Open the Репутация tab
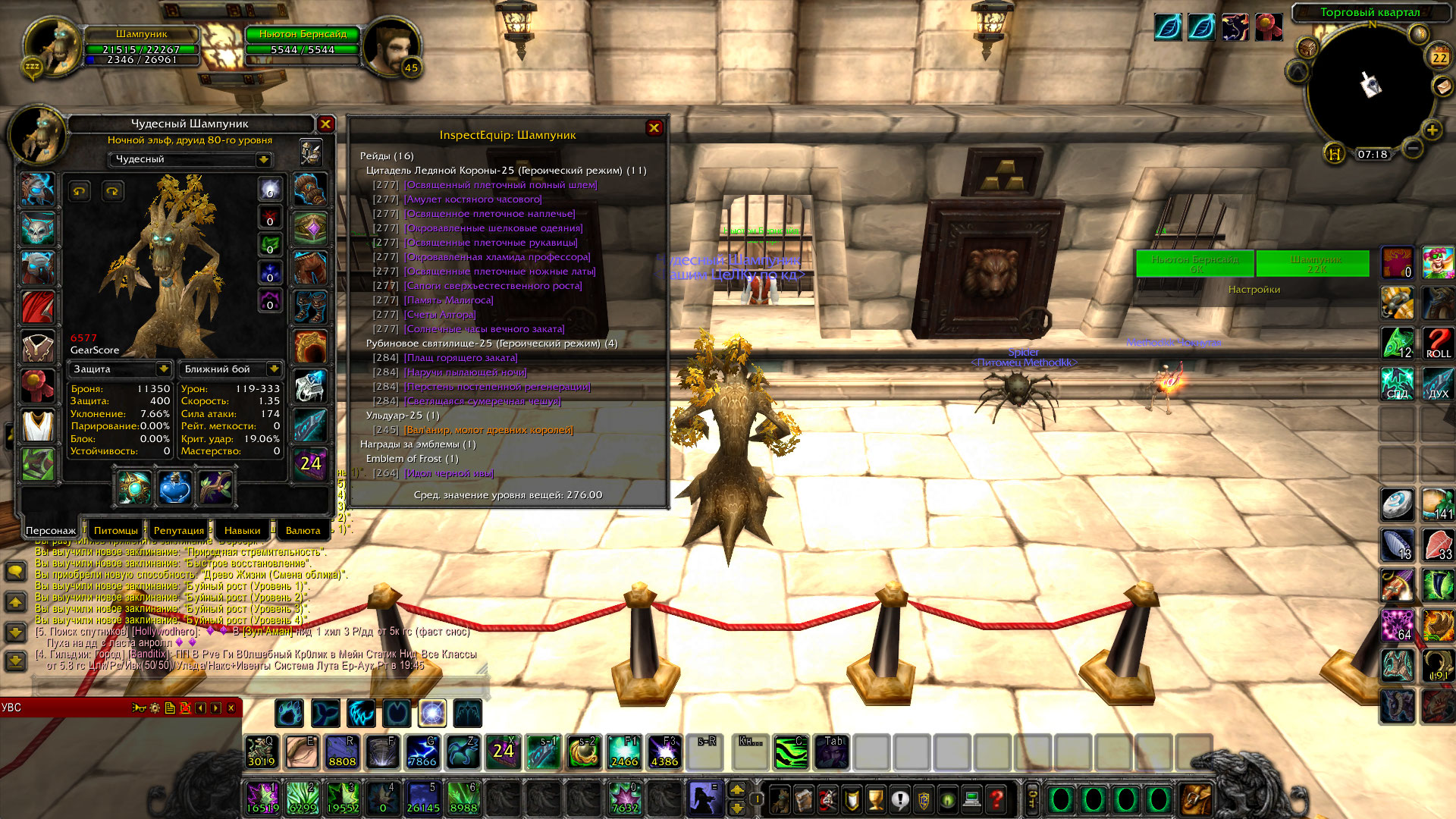 [x=179, y=530]
